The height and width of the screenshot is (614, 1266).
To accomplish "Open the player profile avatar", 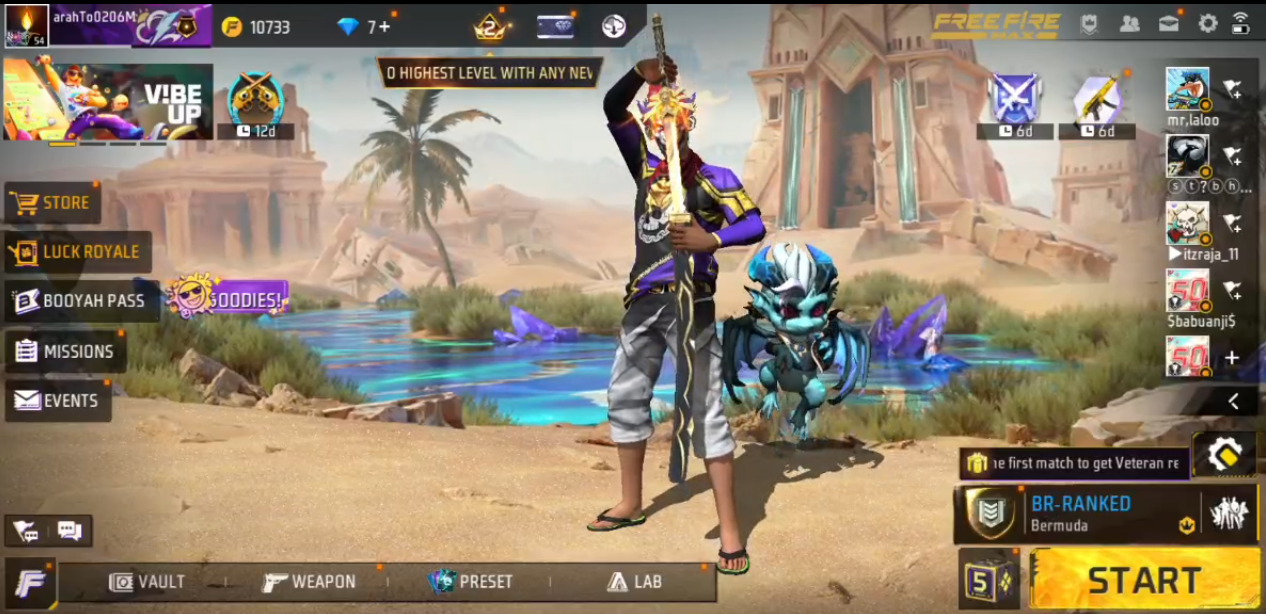I will (x=27, y=24).
